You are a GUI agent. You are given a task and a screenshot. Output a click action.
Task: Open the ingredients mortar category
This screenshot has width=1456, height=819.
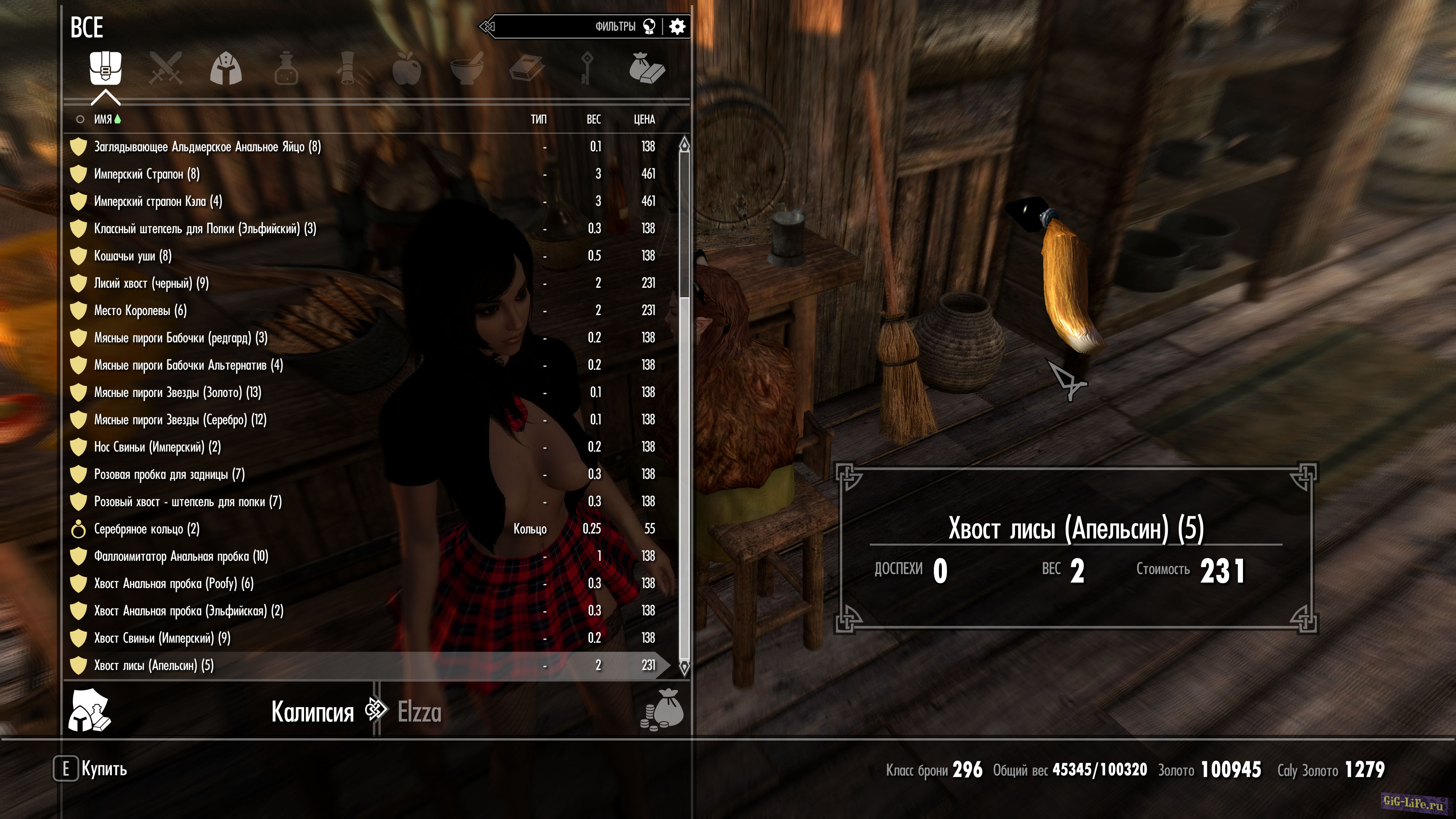(x=467, y=68)
